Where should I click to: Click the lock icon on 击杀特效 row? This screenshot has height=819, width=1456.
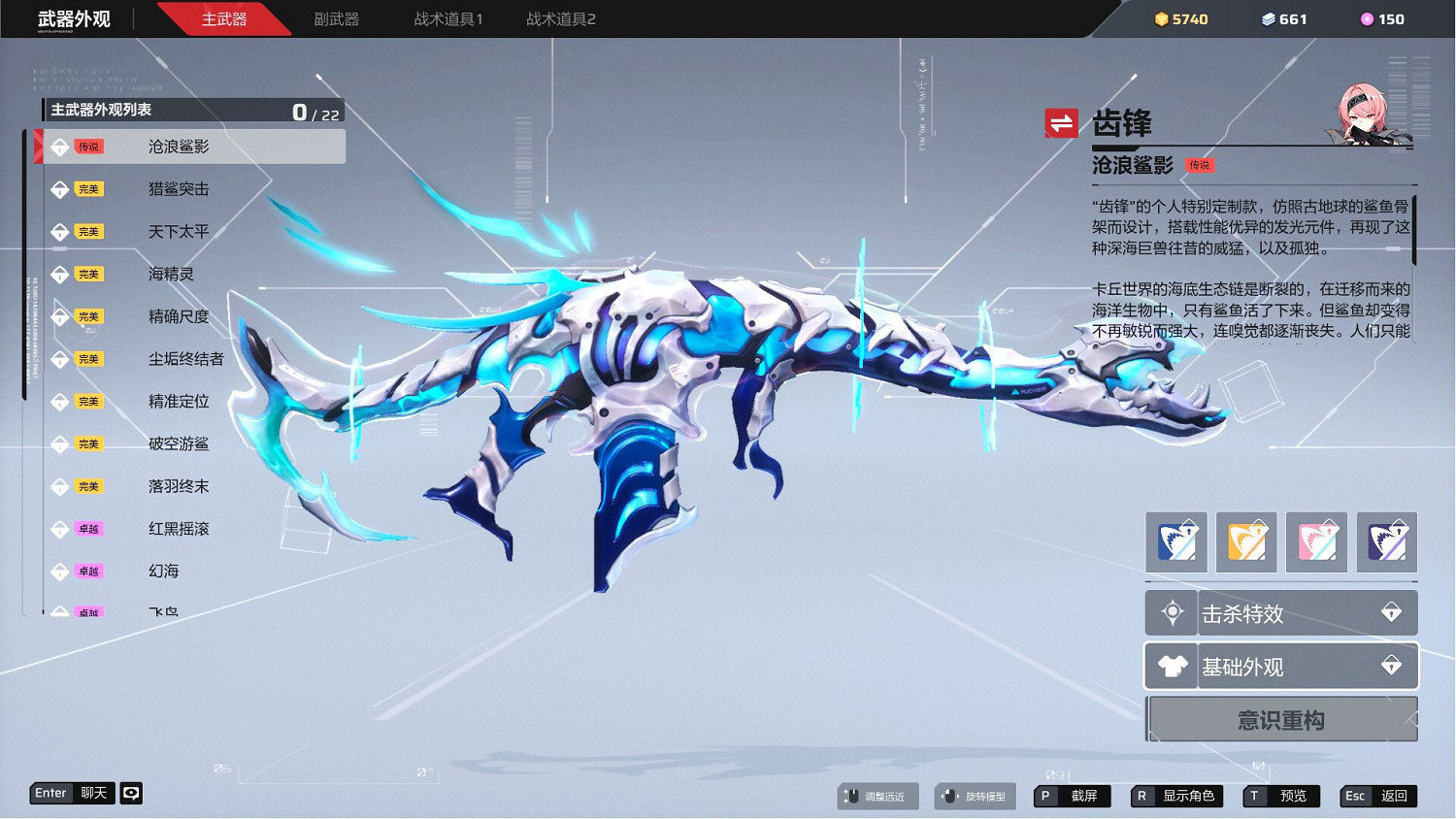(x=1393, y=611)
